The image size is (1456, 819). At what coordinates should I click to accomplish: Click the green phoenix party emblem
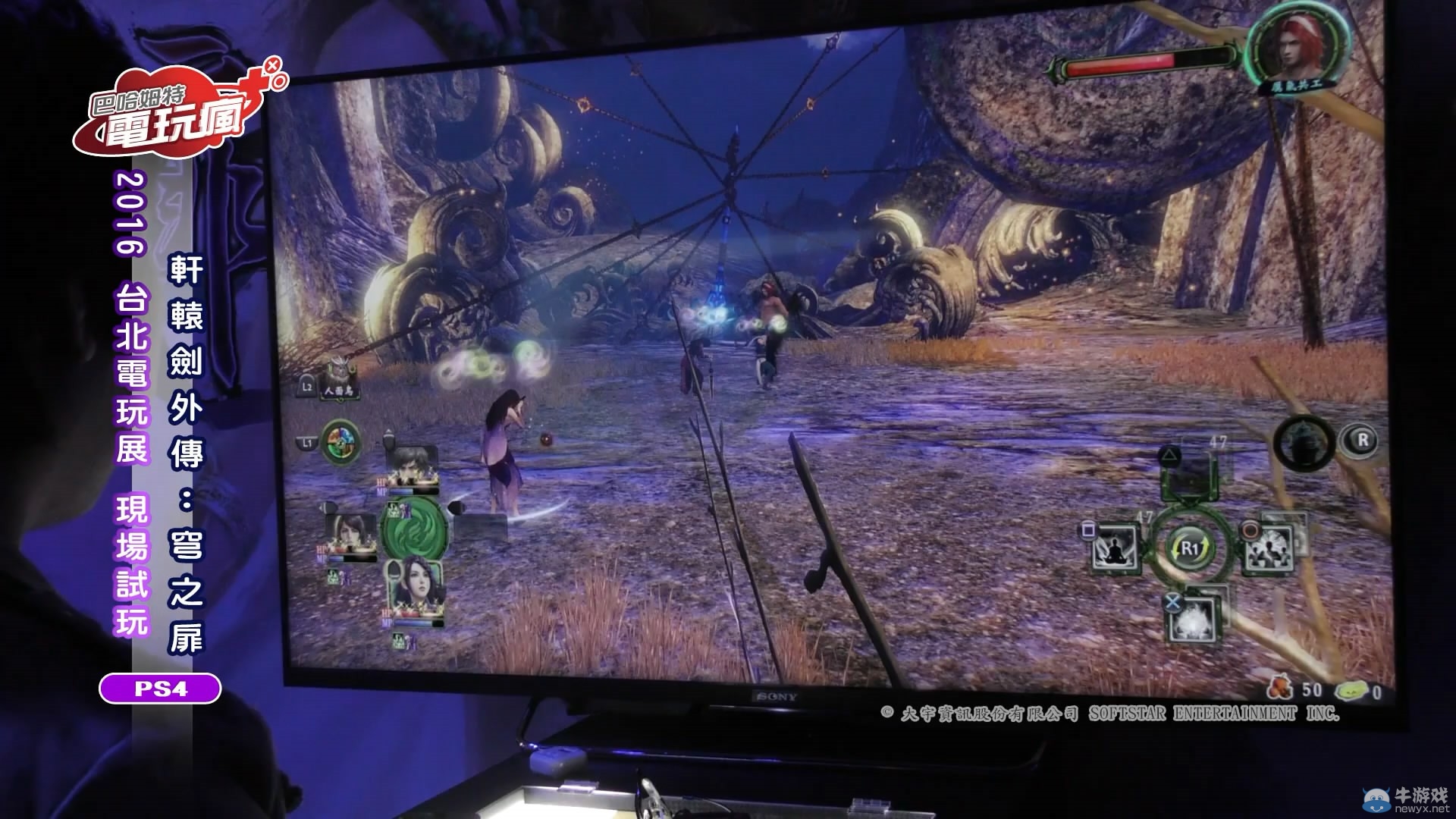click(x=413, y=528)
